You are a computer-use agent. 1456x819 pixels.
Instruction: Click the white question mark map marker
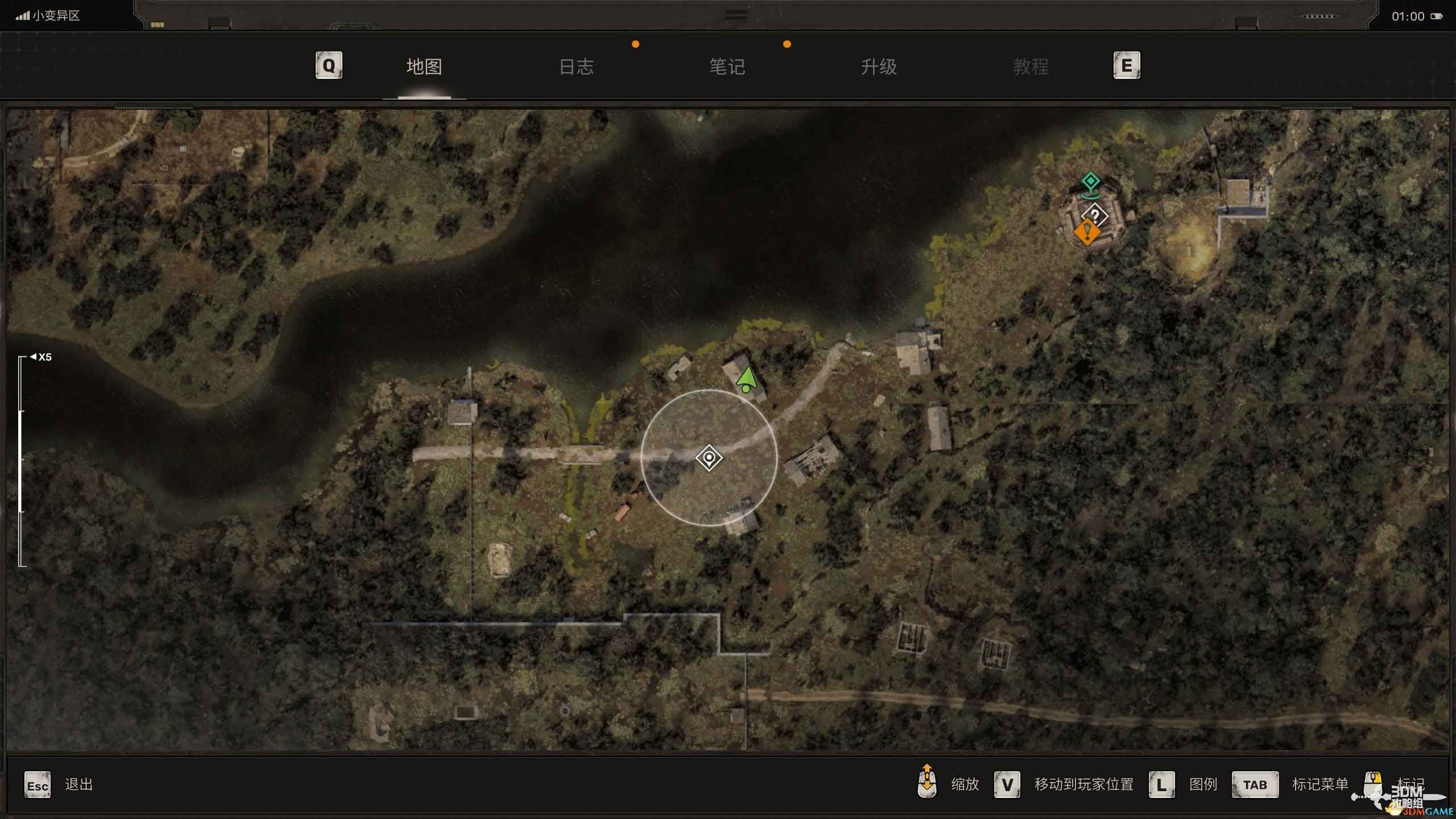pyautogui.click(x=1095, y=216)
